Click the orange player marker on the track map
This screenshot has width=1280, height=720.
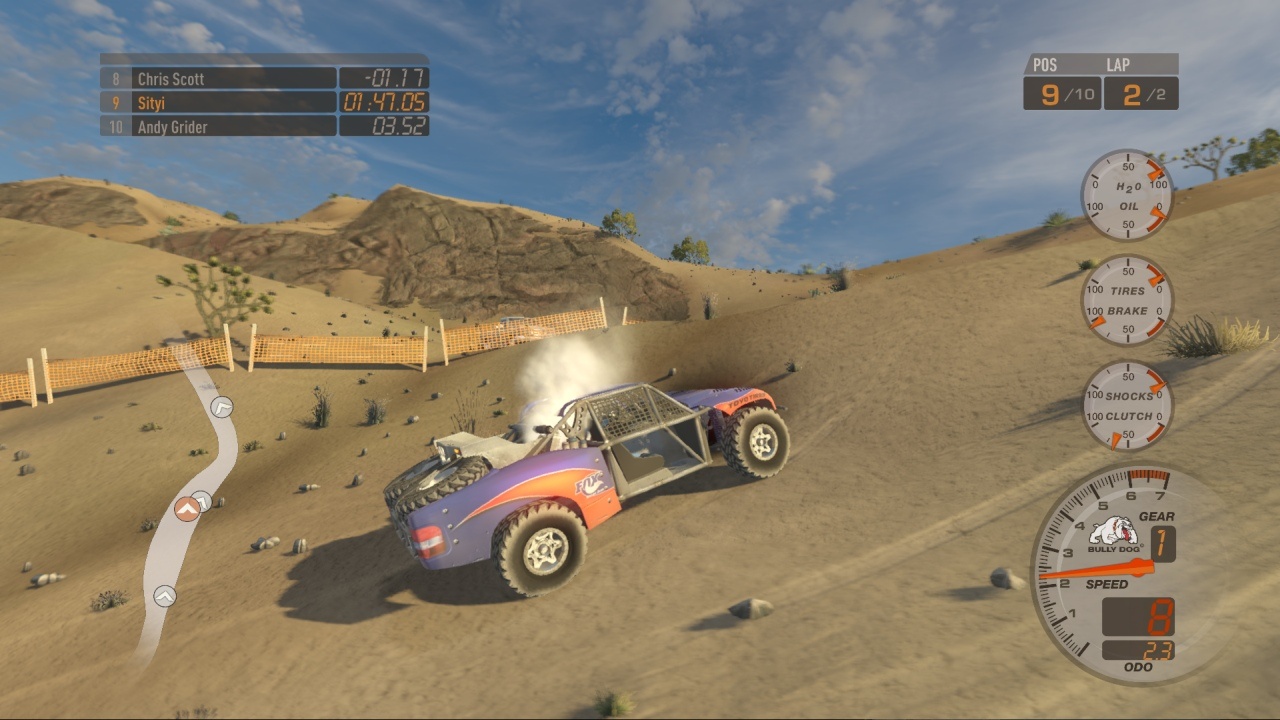(x=187, y=509)
